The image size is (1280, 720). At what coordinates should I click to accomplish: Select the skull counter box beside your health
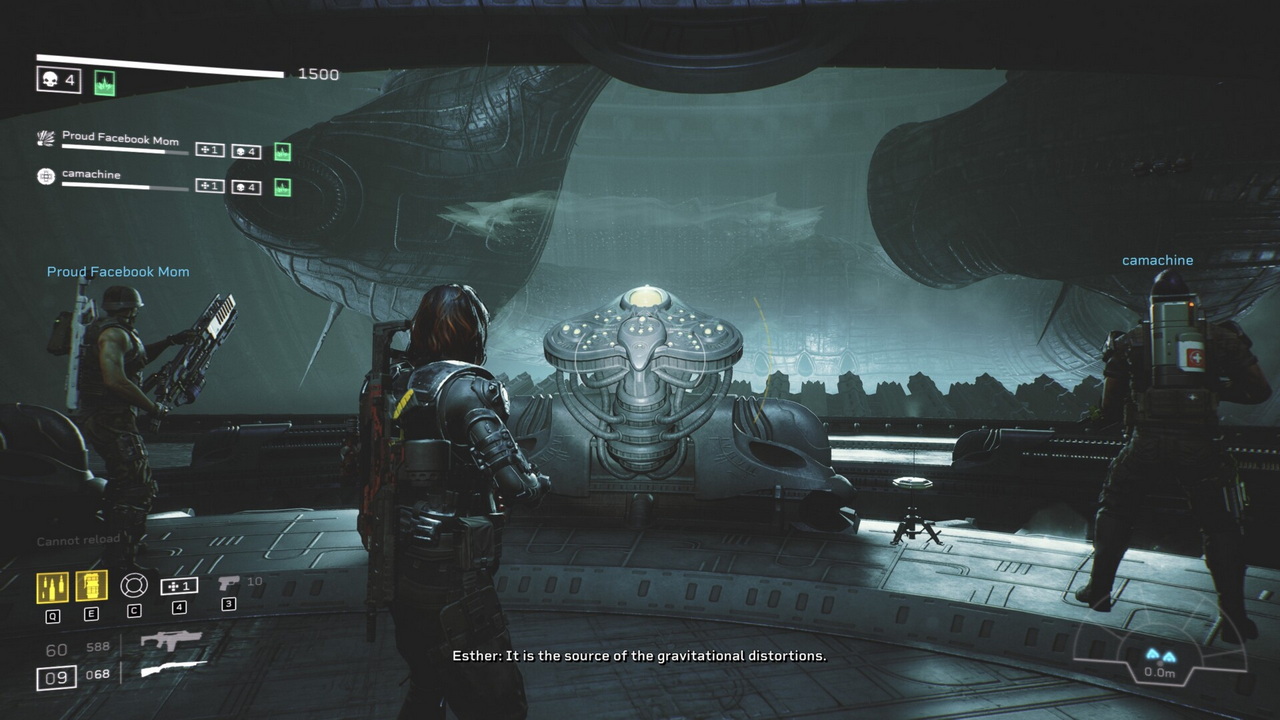pyautogui.click(x=59, y=80)
